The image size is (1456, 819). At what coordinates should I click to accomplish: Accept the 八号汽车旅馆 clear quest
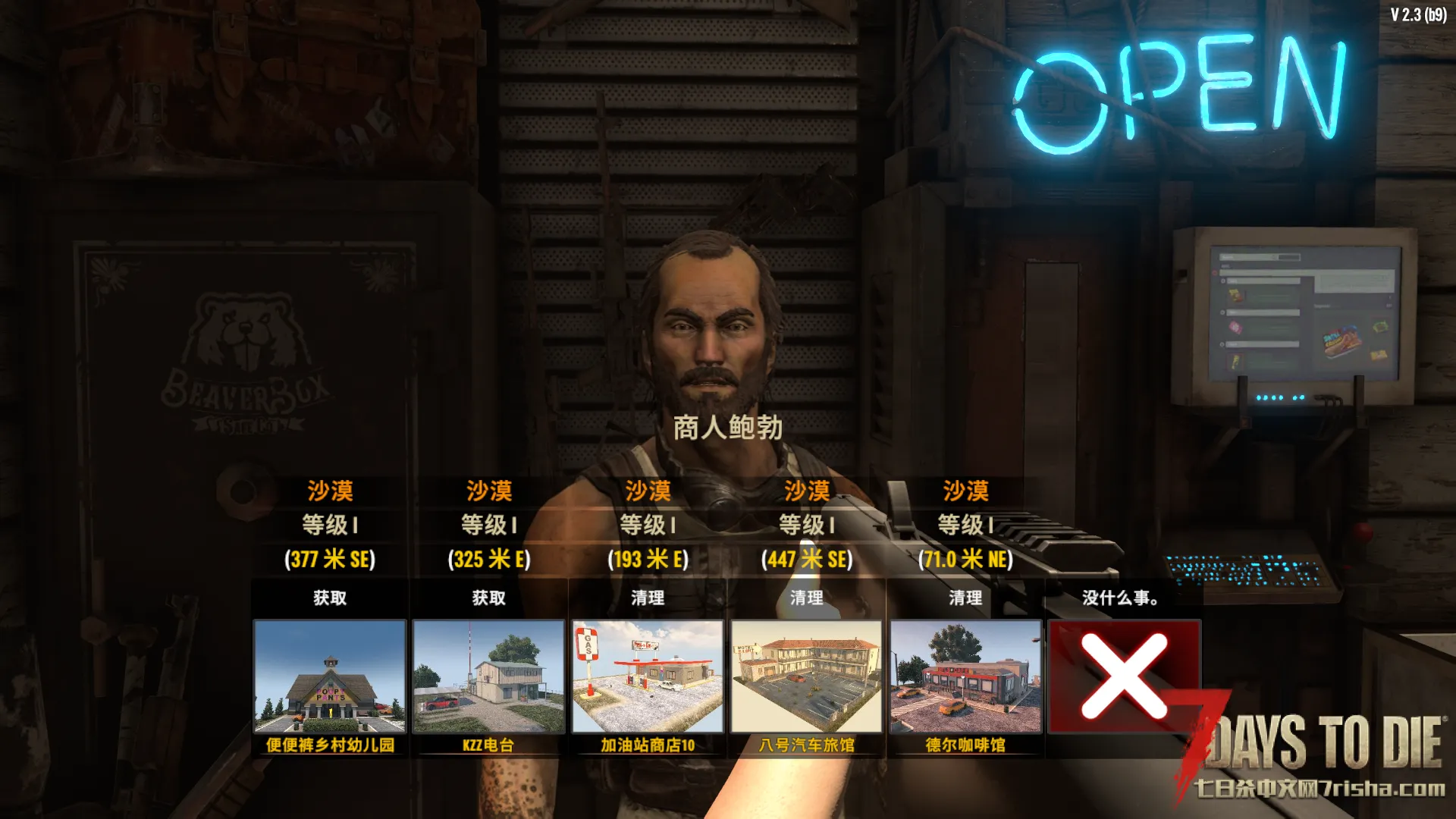coord(806,676)
